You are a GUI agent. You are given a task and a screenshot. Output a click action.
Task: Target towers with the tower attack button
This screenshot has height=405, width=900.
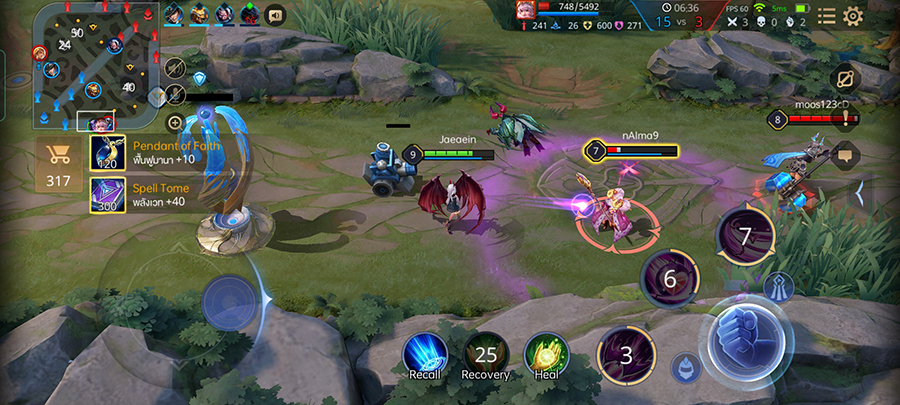(780, 287)
